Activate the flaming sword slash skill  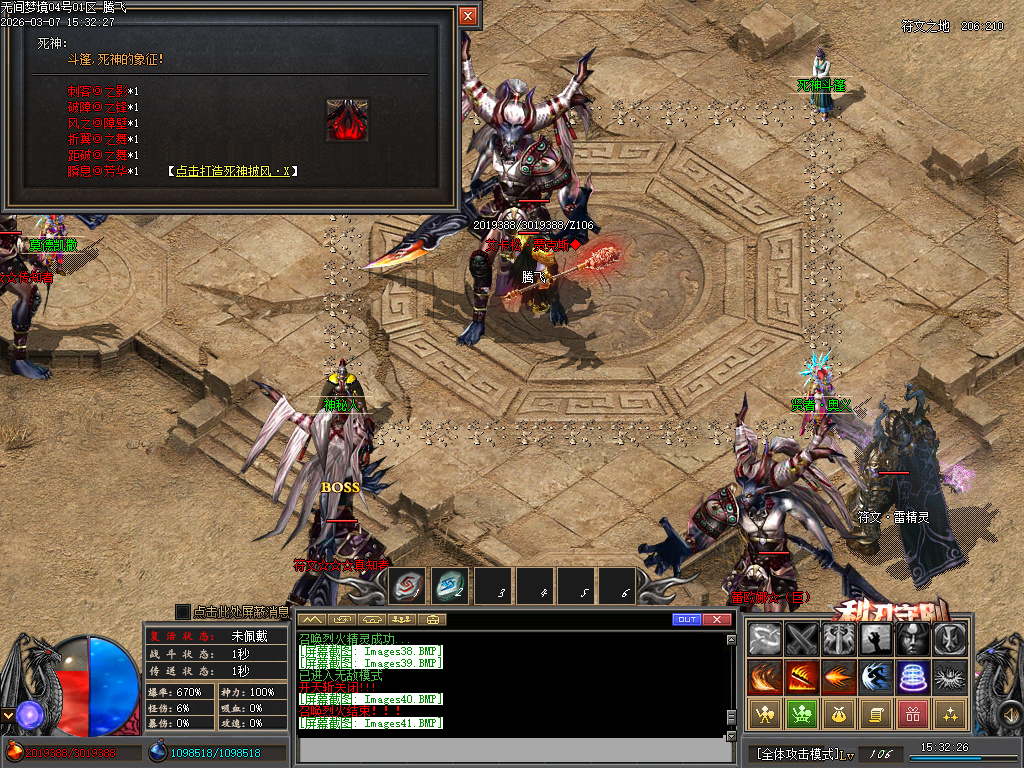tap(802, 677)
